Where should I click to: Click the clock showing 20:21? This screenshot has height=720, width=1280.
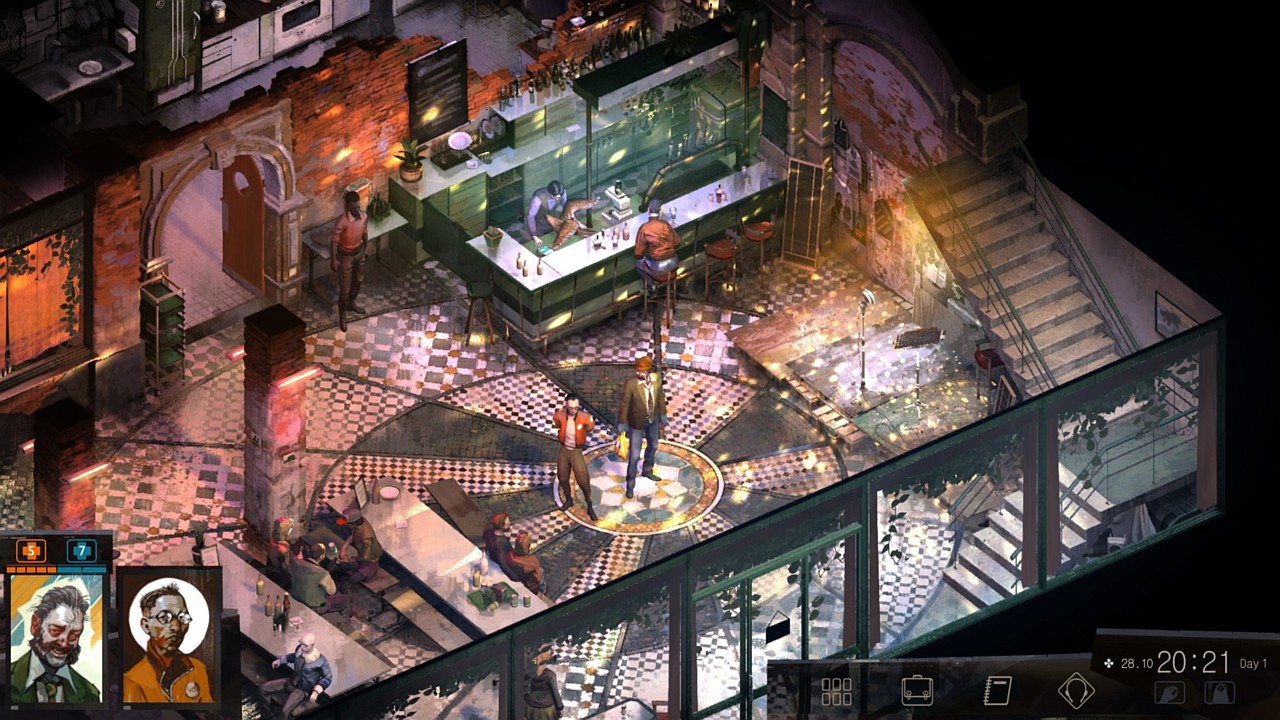pos(1192,666)
